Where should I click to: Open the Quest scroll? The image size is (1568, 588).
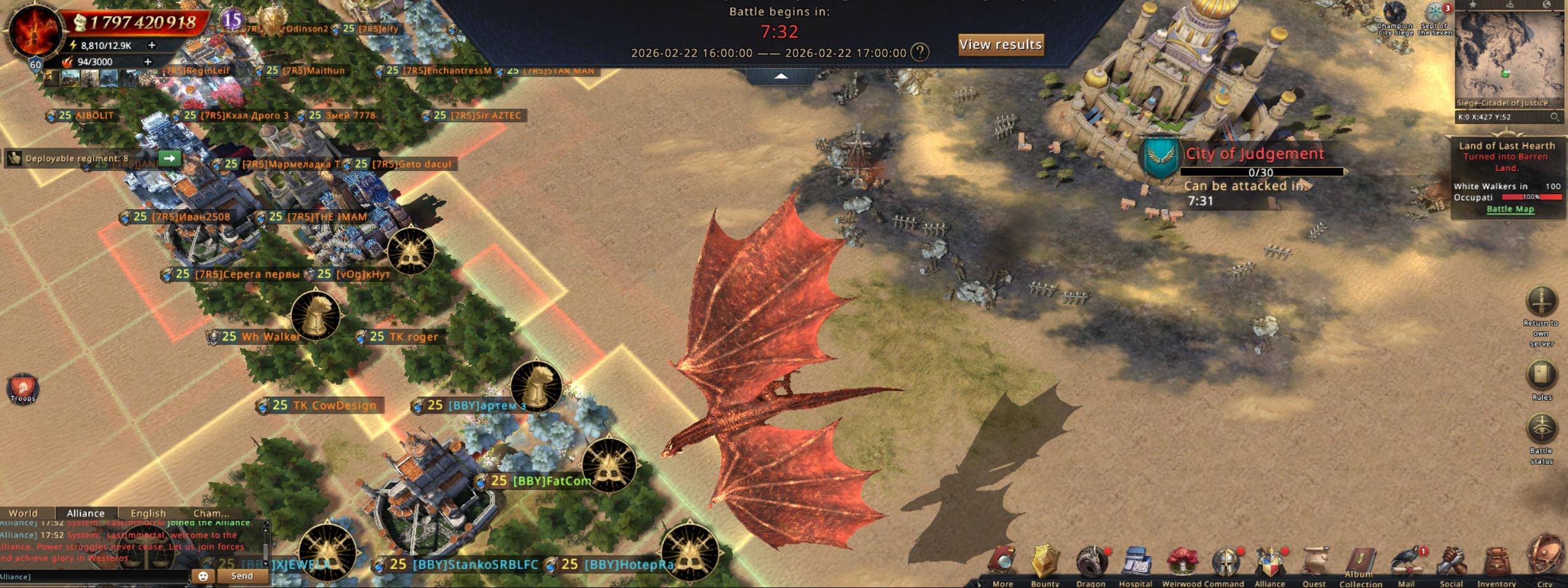pos(1314,564)
